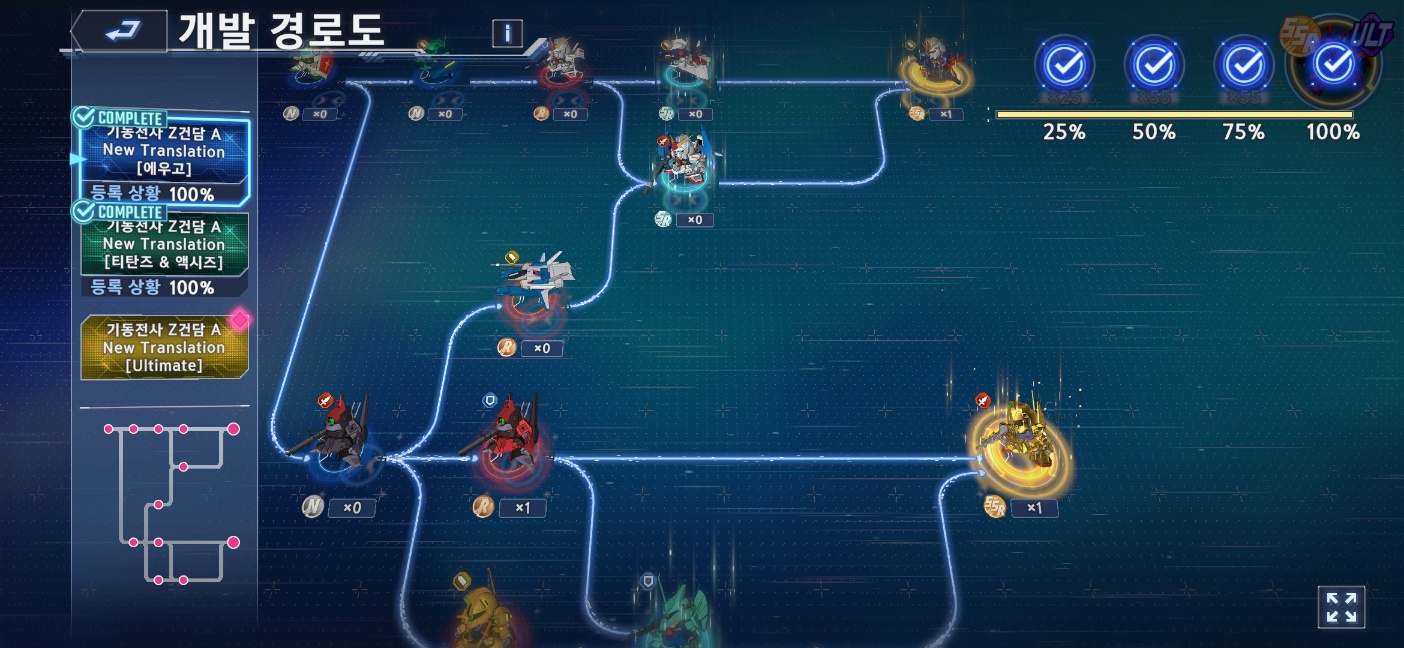Toggle fullscreen with the expand arrows button
The image size is (1404, 648).
(x=1341, y=607)
